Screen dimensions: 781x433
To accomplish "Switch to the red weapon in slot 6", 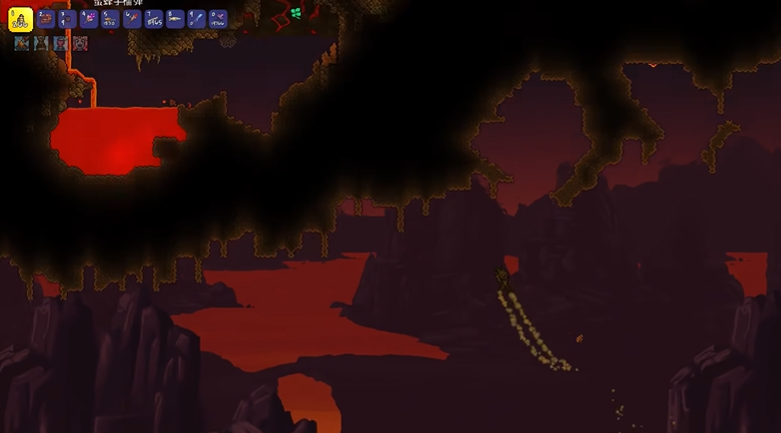I will tap(132, 19).
